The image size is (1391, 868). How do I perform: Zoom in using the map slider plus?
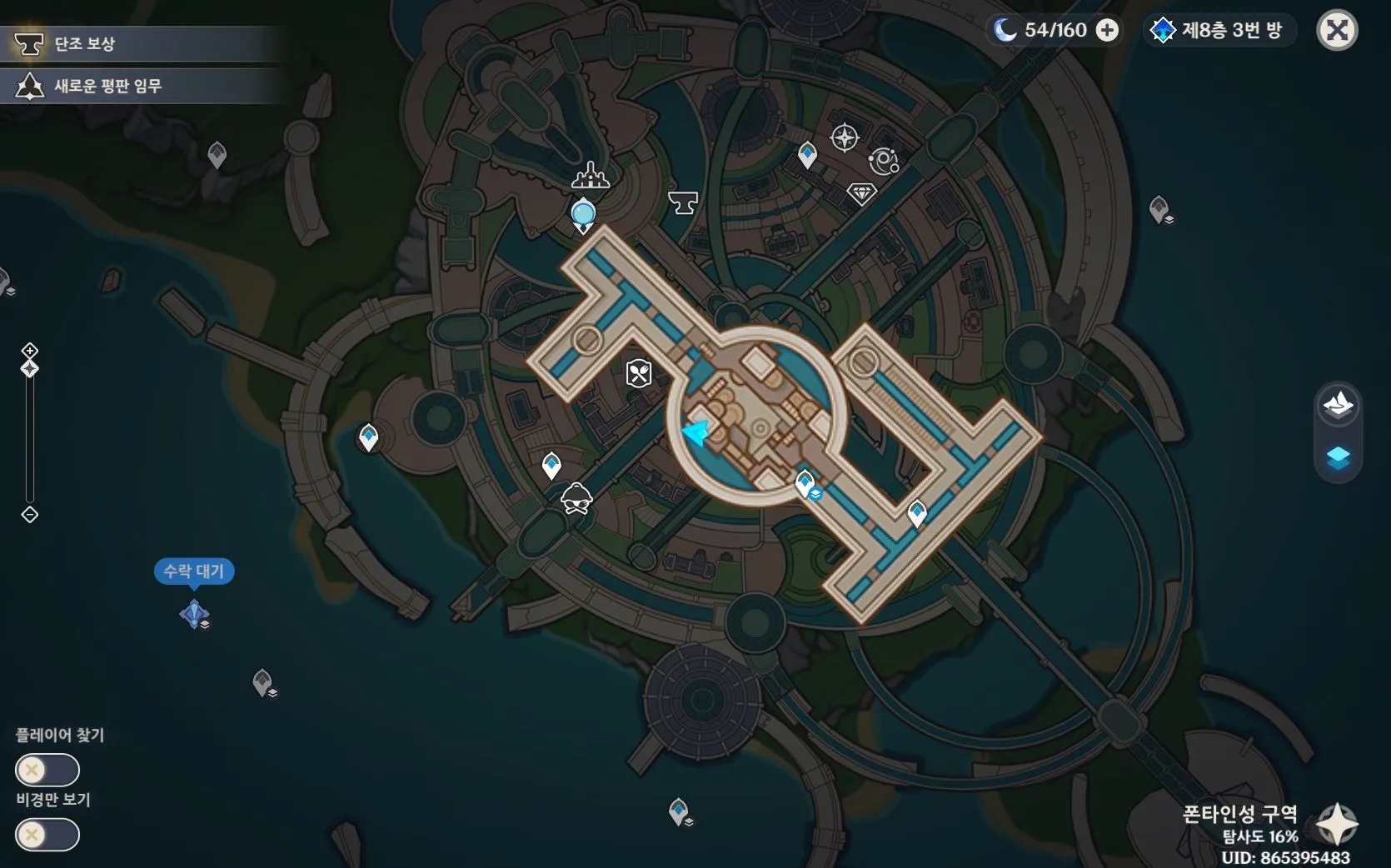[30, 350]
